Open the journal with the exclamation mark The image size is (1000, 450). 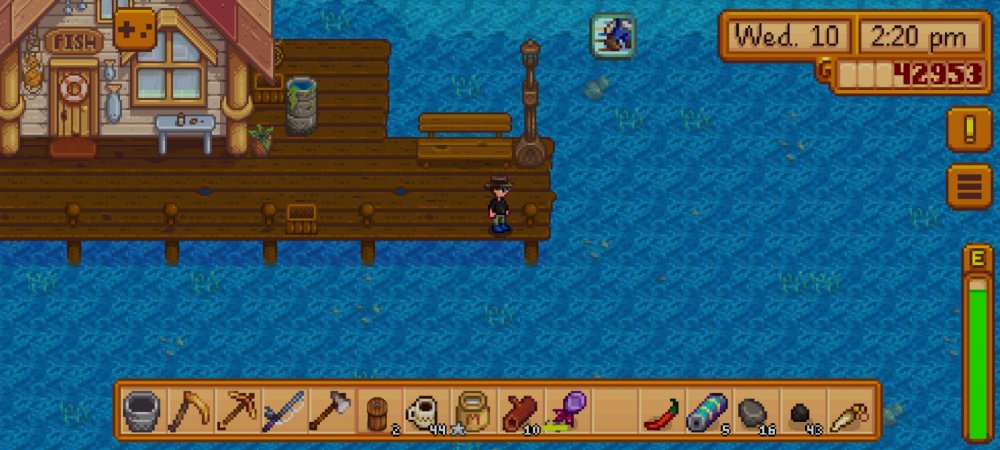(x=969, y=129)
